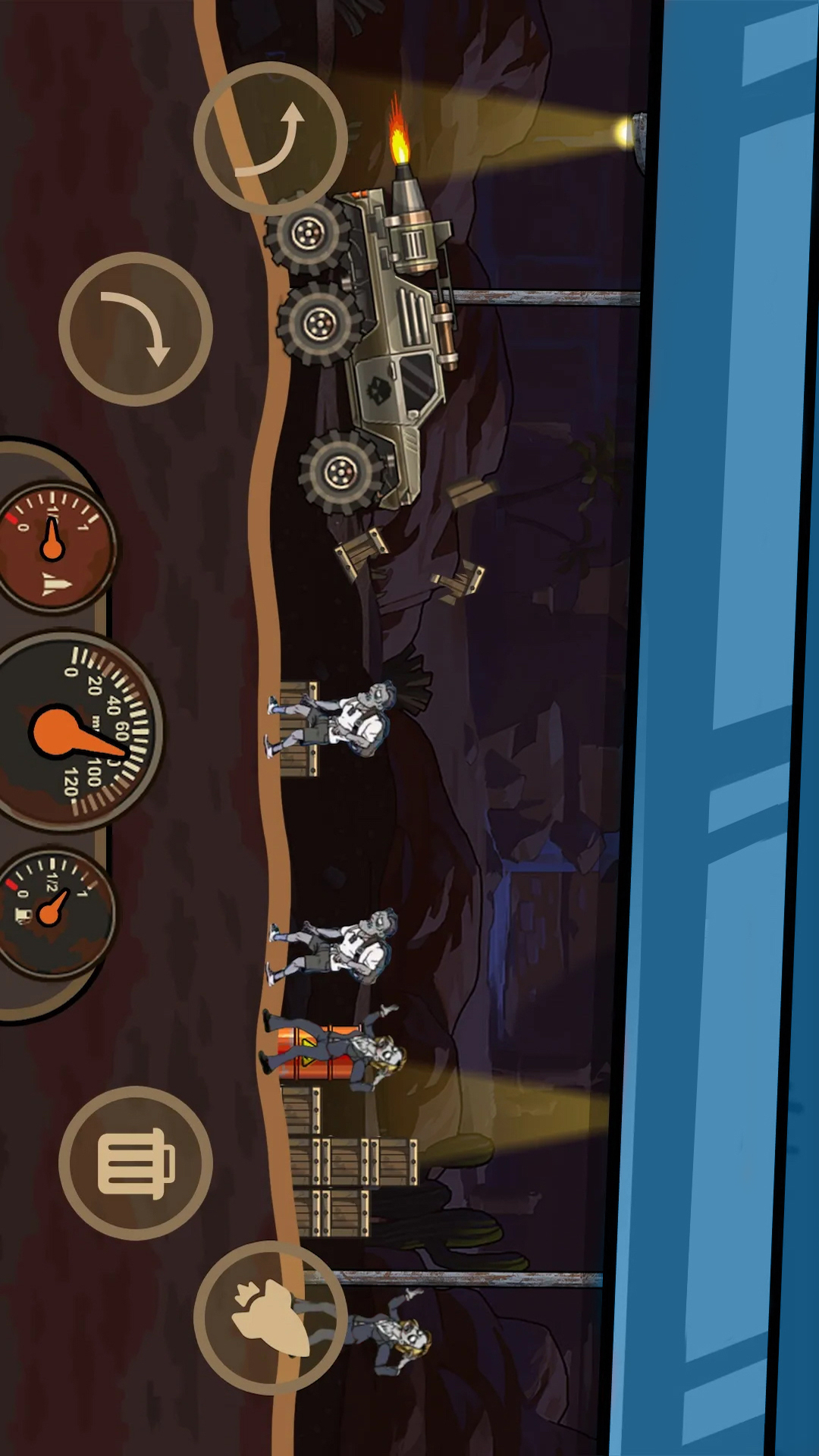This screenshot has width=819, height=1456.
Task: Hit the gas pedal button
Action: pos(136,1163)
